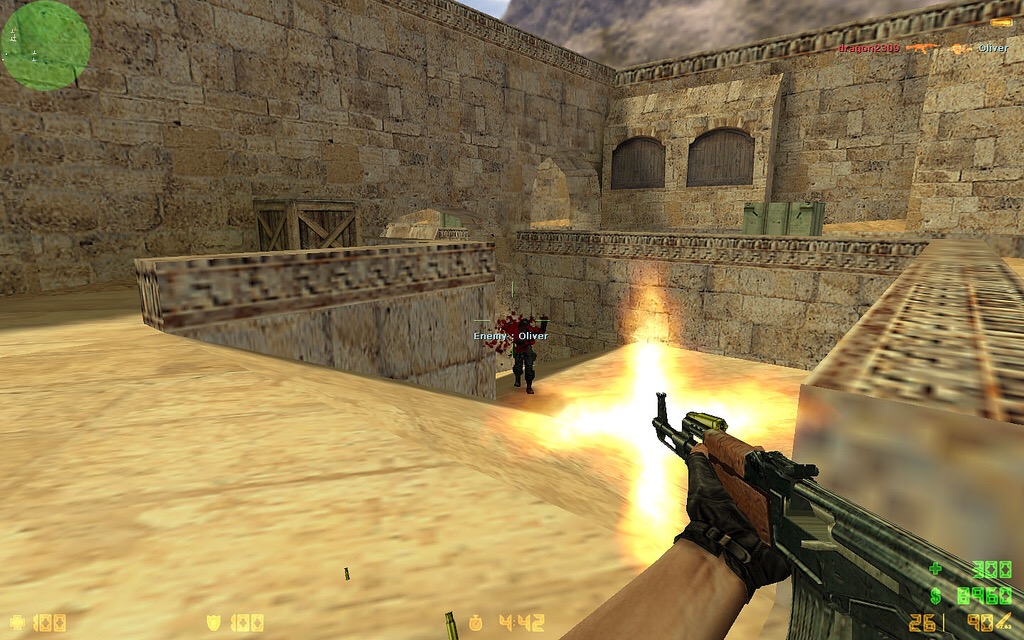
Task: Click the headshot icon in kill feed
Action: [x=959, y=48]
